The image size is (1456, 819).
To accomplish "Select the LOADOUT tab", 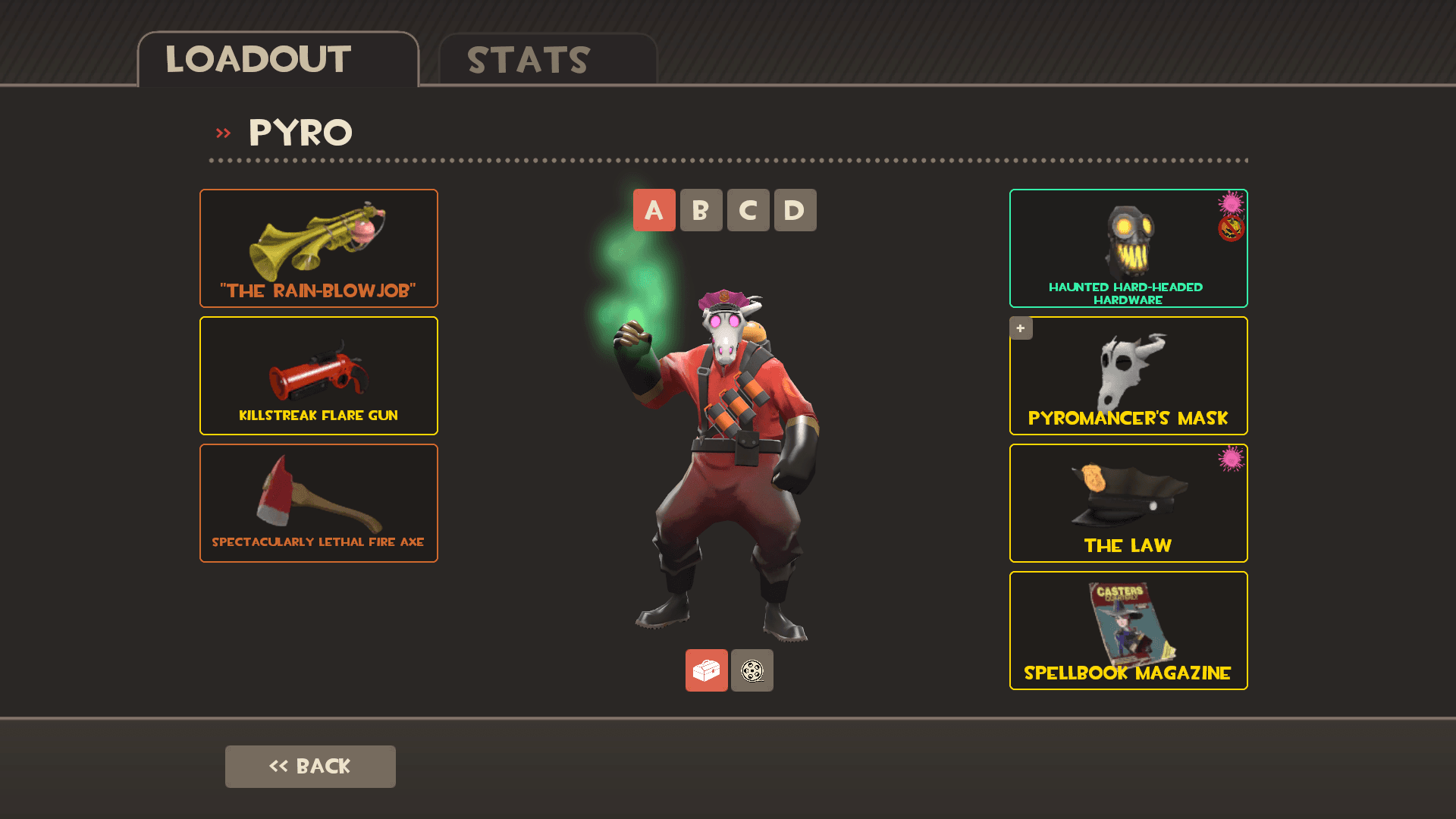I will pos(258,60).
